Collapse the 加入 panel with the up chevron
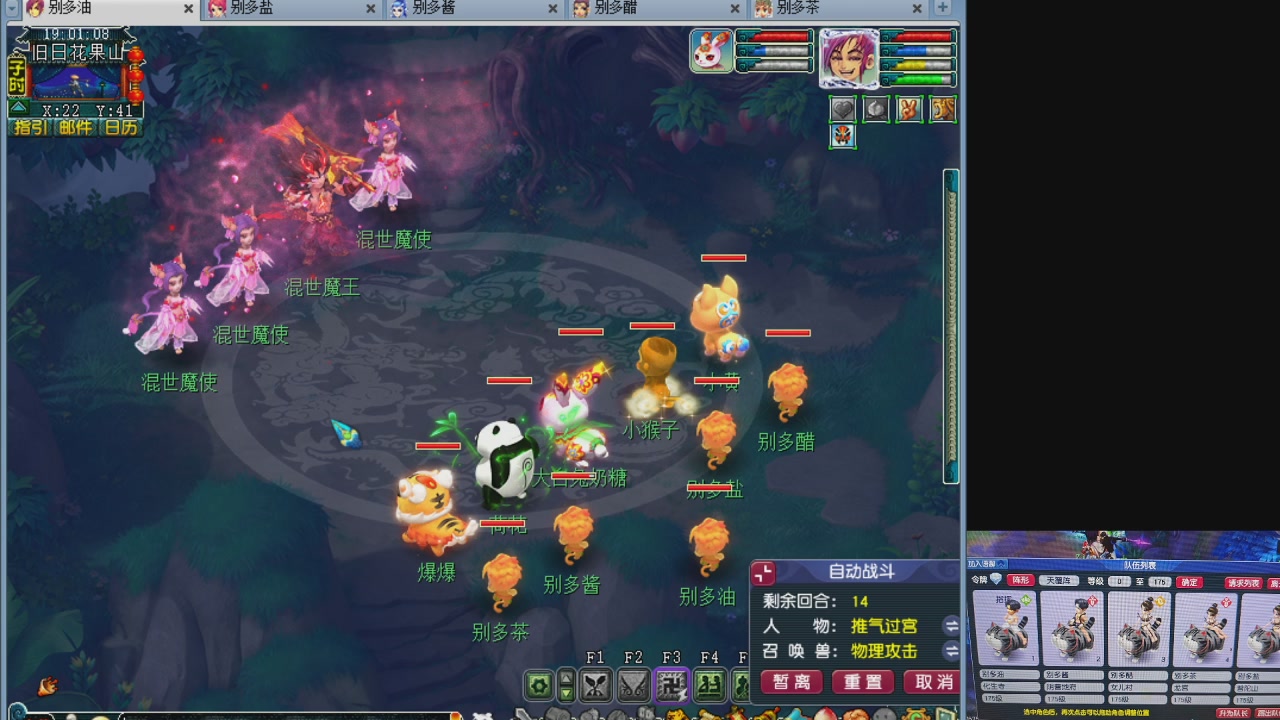 pyautogui.click(x=1001, y=563)
